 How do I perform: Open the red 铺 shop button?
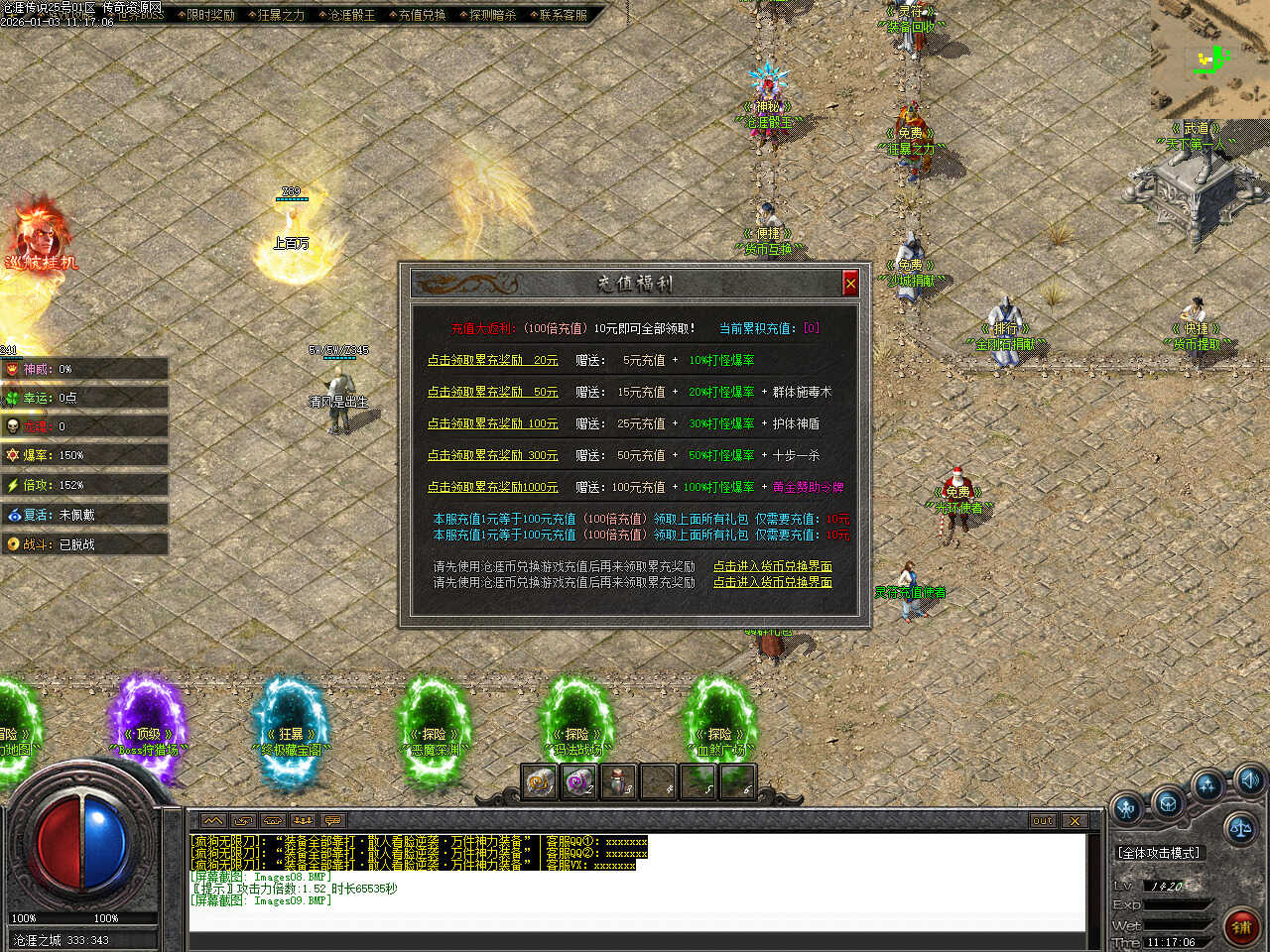click(1240, 927)
